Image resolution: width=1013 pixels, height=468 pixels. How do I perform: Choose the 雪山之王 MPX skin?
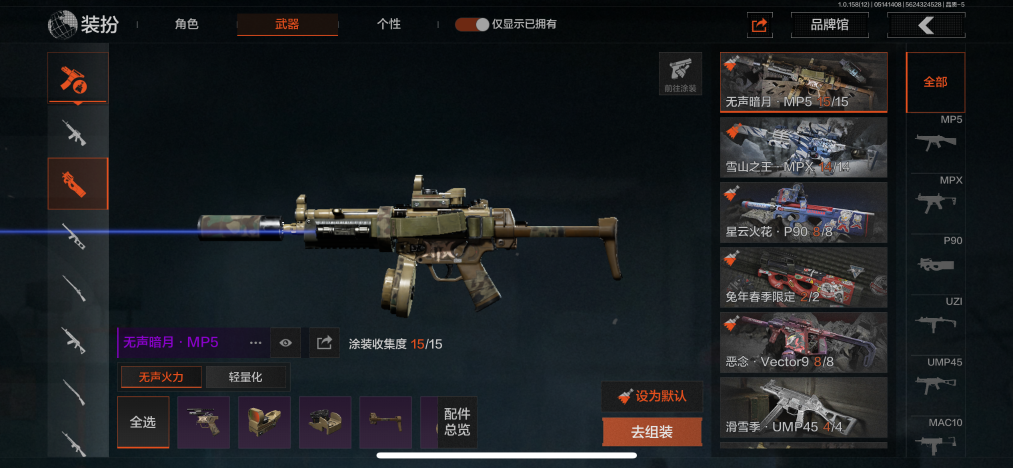tap(803, 147)
